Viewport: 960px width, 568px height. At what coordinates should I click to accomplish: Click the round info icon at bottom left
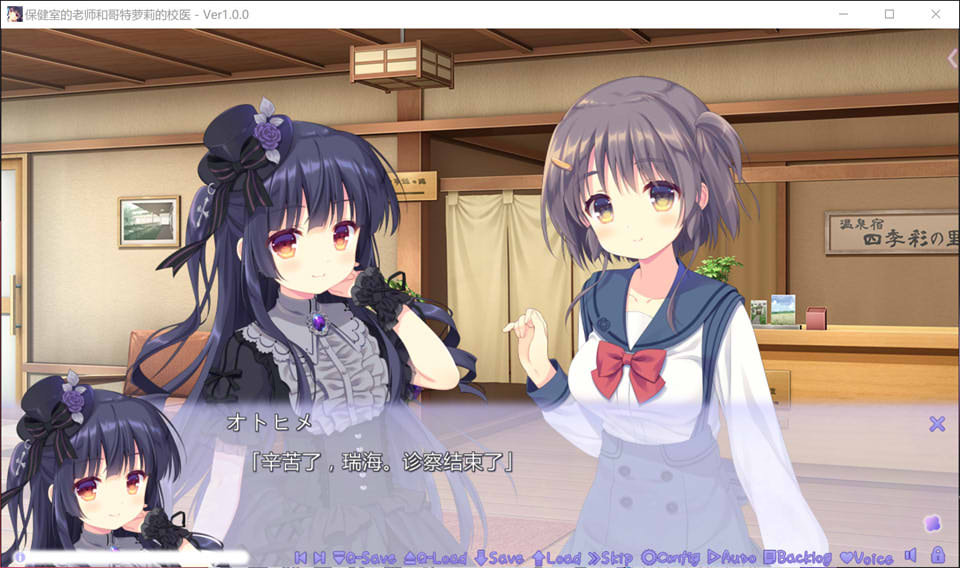(x=19, y=557)
